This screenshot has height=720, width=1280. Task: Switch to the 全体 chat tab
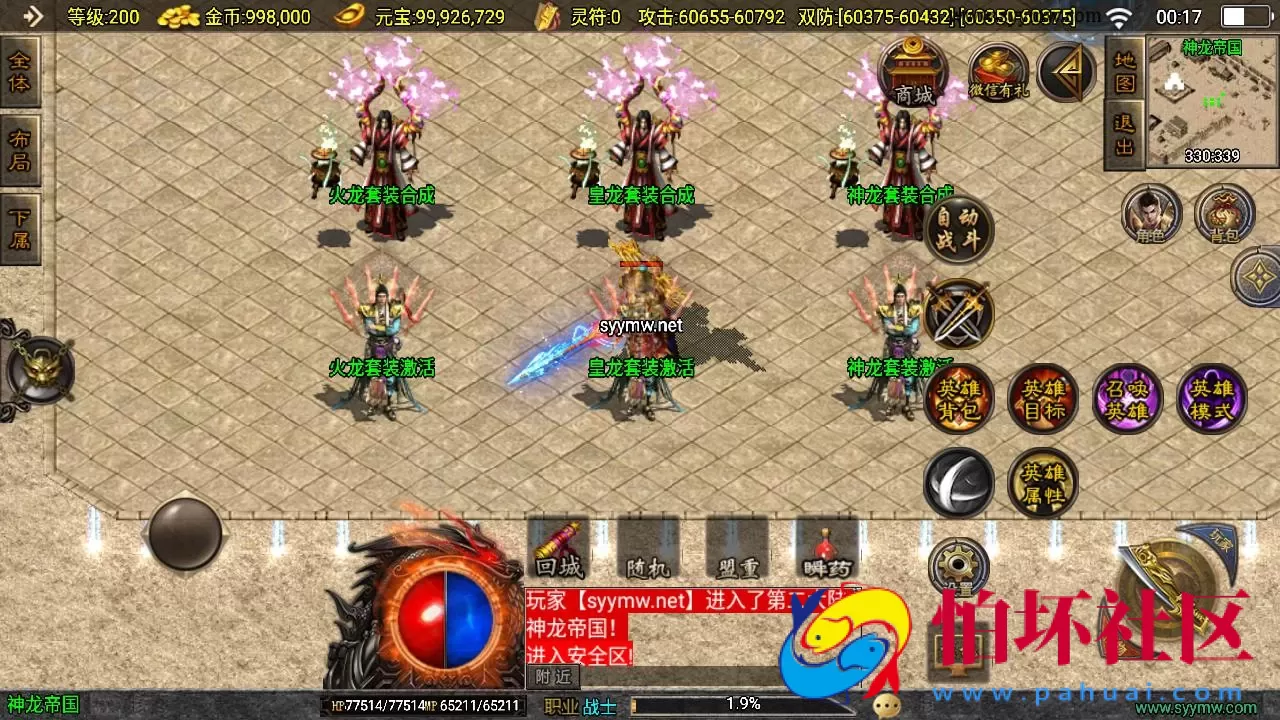click(22, 70)
